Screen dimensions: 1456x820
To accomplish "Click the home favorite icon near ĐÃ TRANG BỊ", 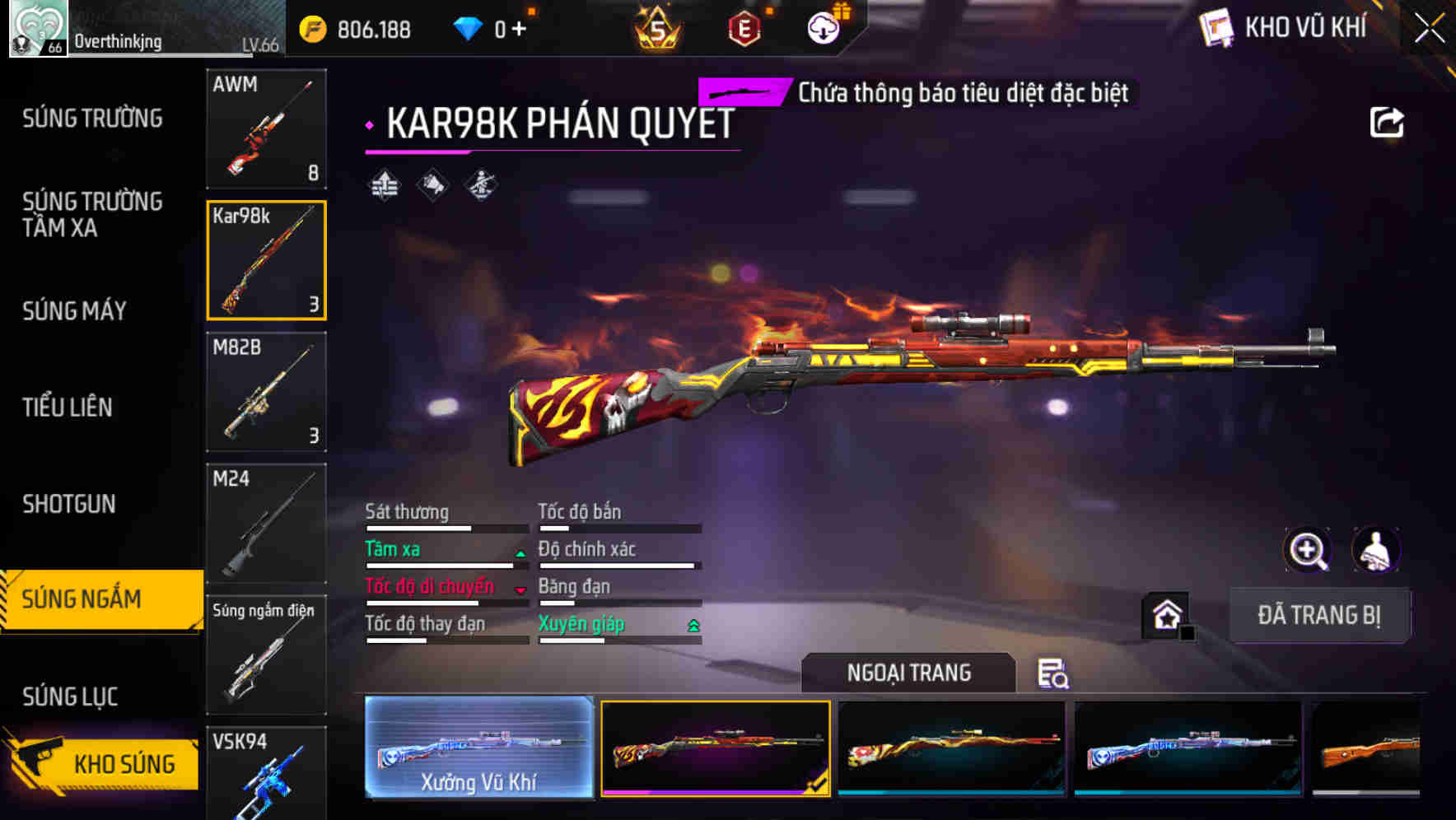I will point(1165,615).
